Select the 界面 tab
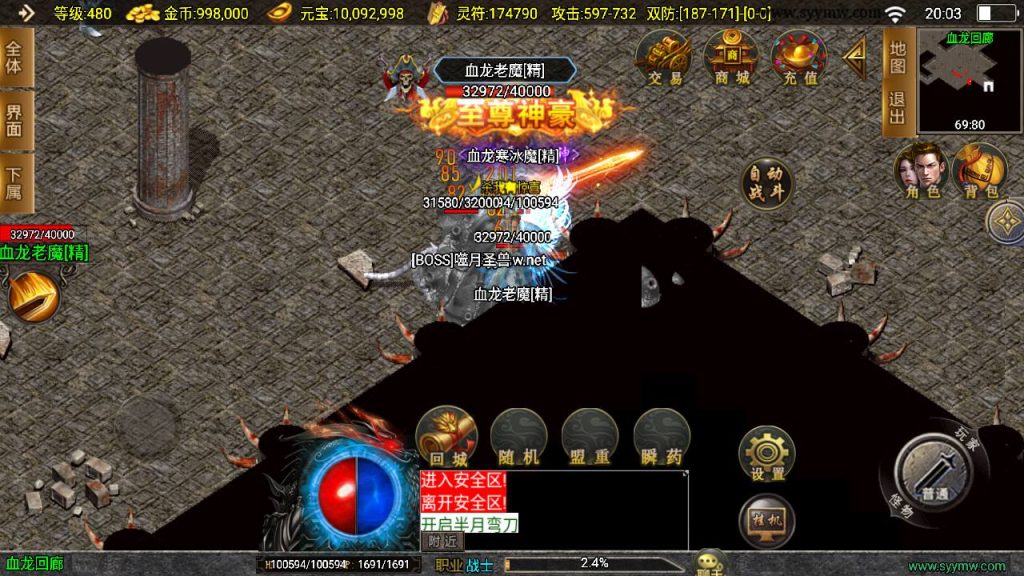Viewport: 1024px width, 576px height. tap(14, 120)
